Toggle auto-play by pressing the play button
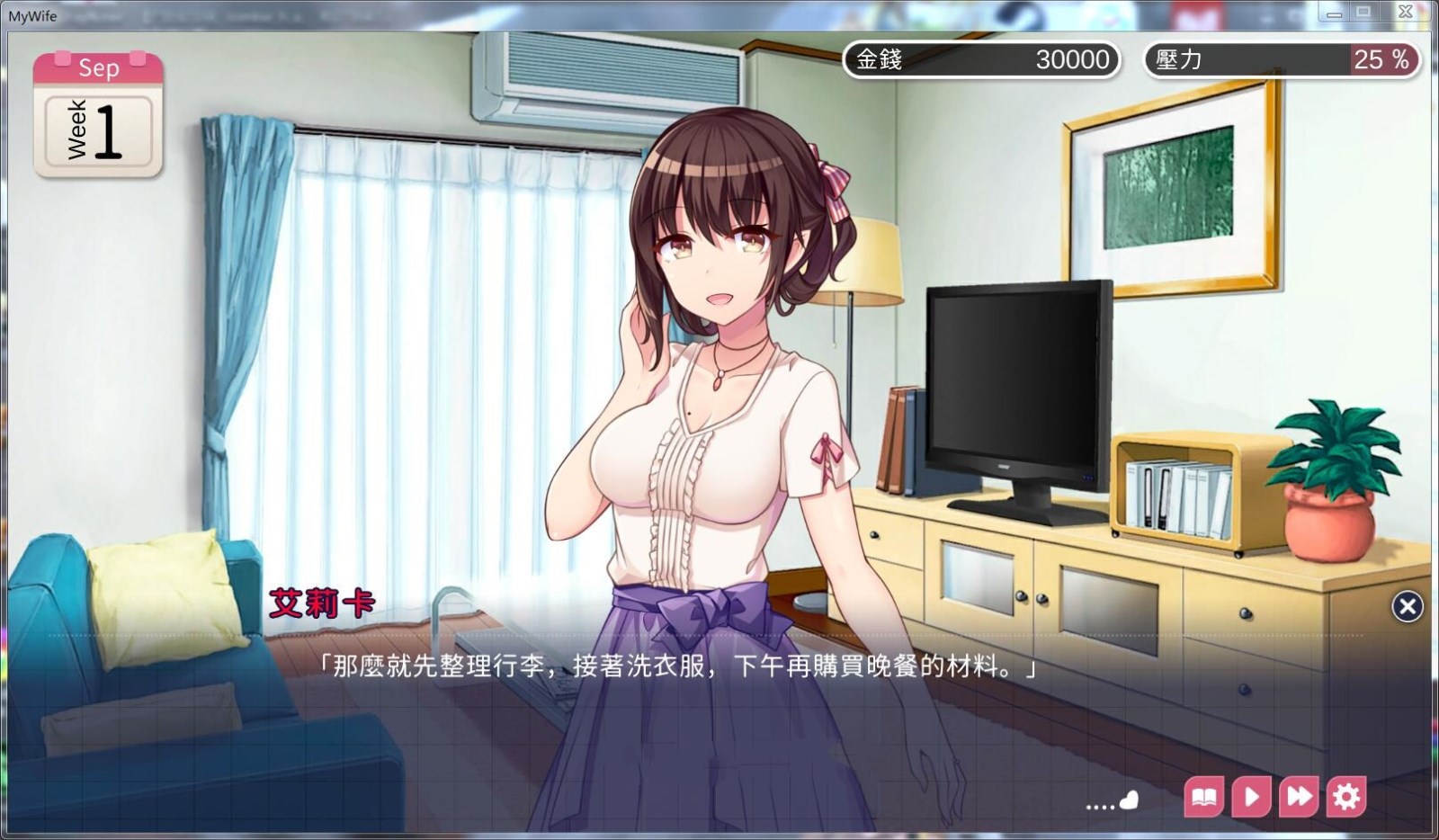The image size is (1439, 840). pyautogui.click(x=1251, y=797)
